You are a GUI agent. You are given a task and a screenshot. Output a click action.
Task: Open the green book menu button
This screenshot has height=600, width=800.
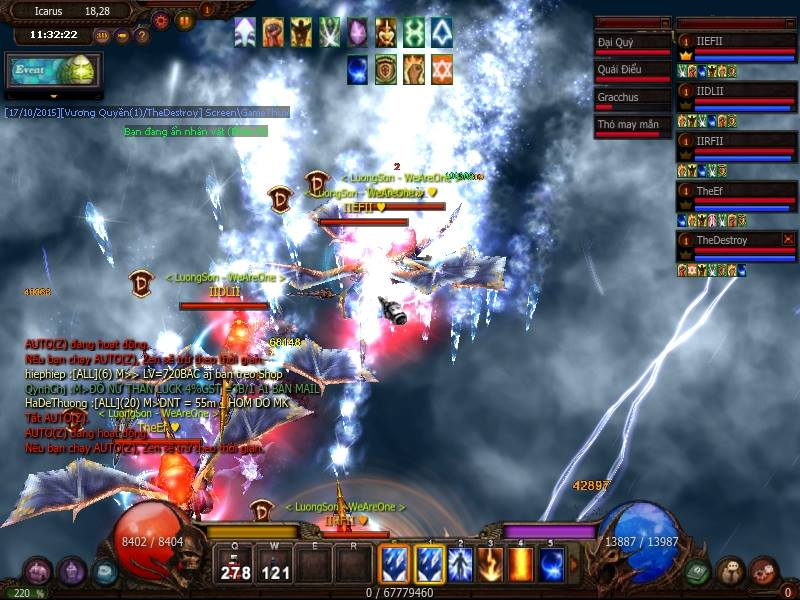pos(697,572)
